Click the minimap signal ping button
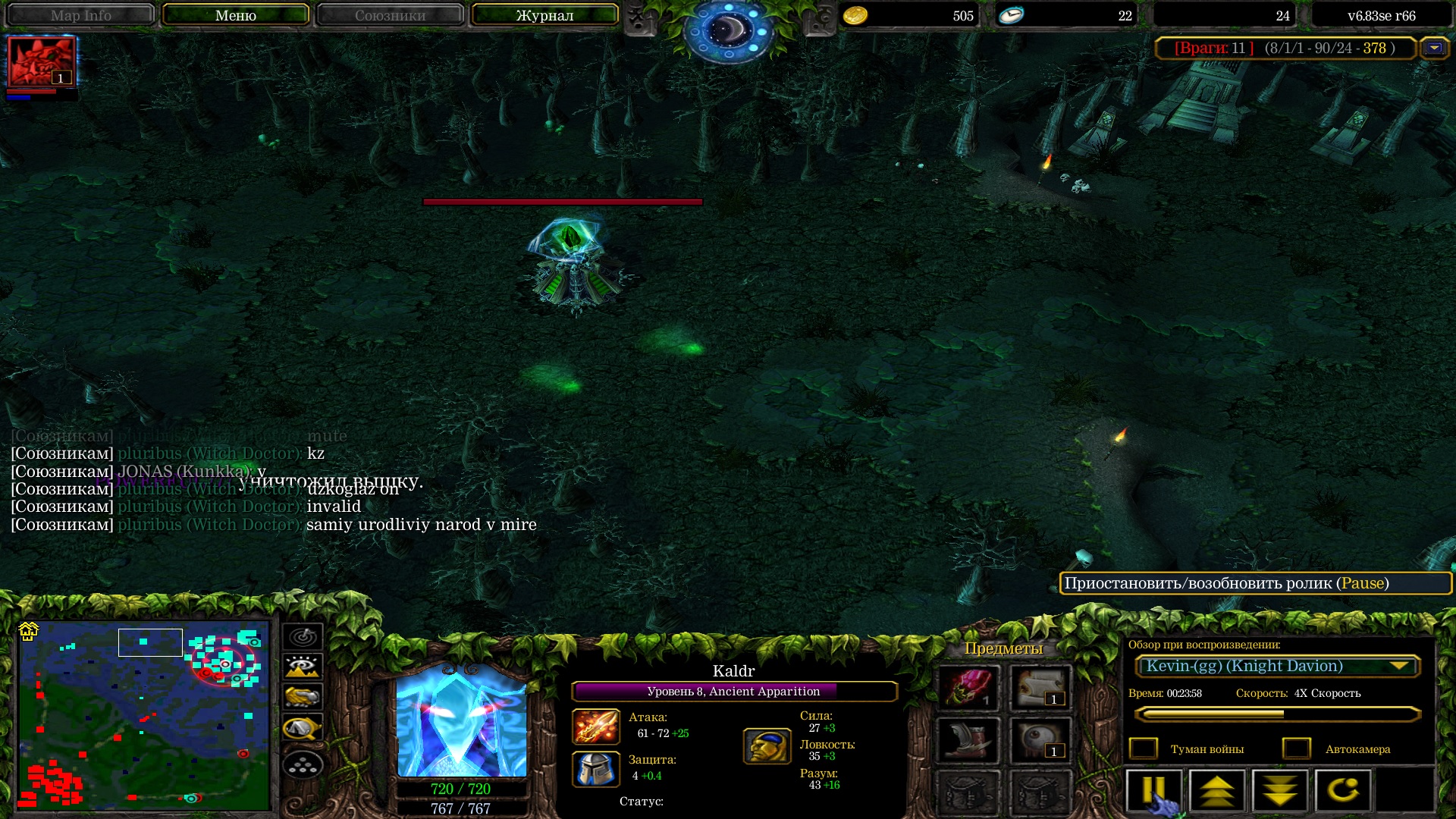Screen dimensions: 1456x819 [303, 637]
